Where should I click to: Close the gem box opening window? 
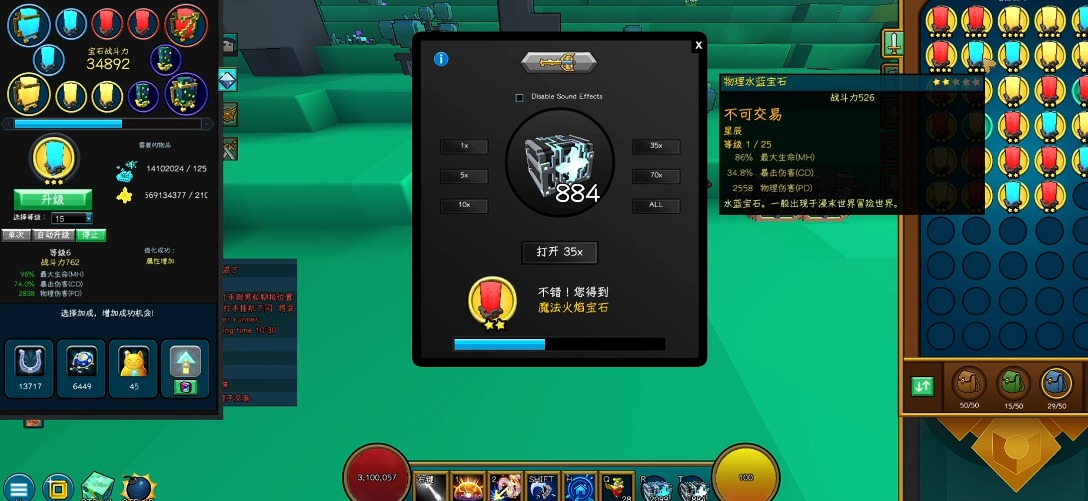click(698, 45)
